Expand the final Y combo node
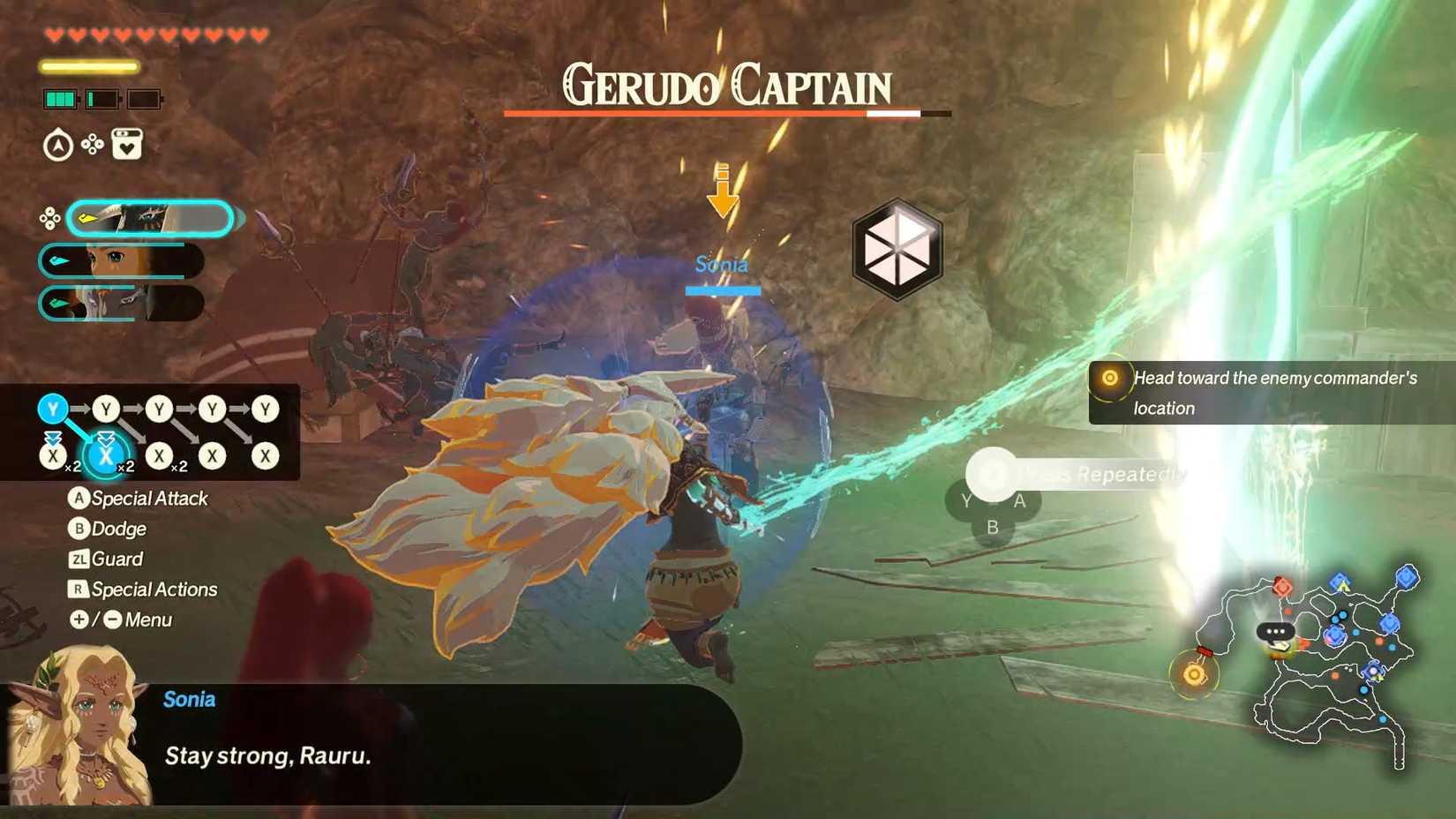 pos(264,409)
